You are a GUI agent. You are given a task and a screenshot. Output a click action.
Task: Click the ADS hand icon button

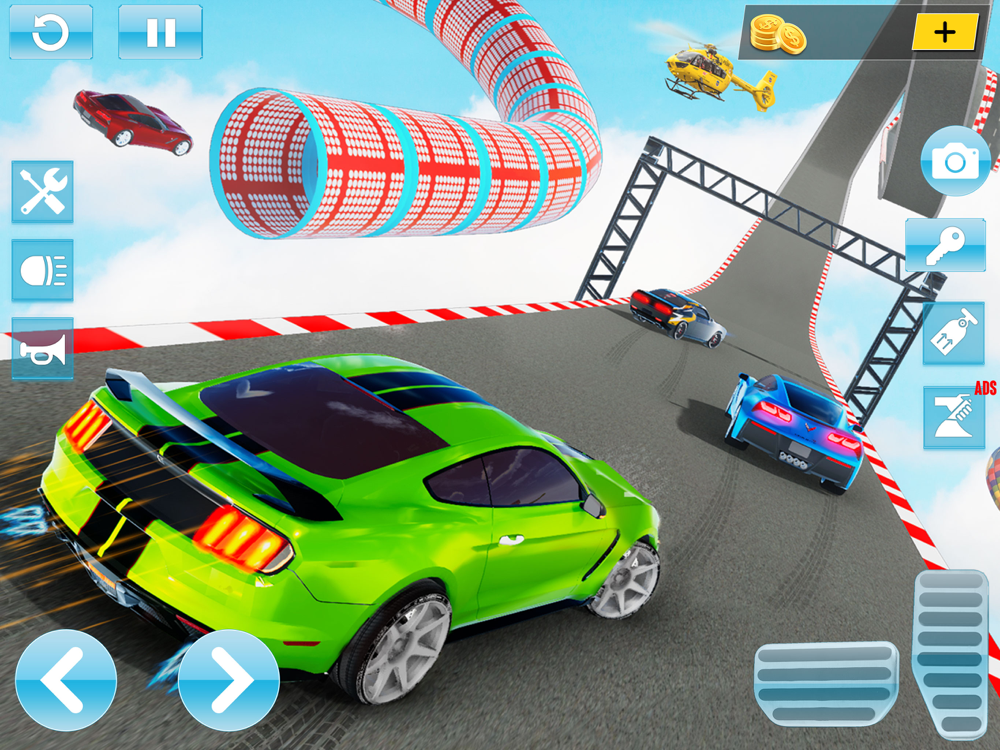[x=953, y=416]
